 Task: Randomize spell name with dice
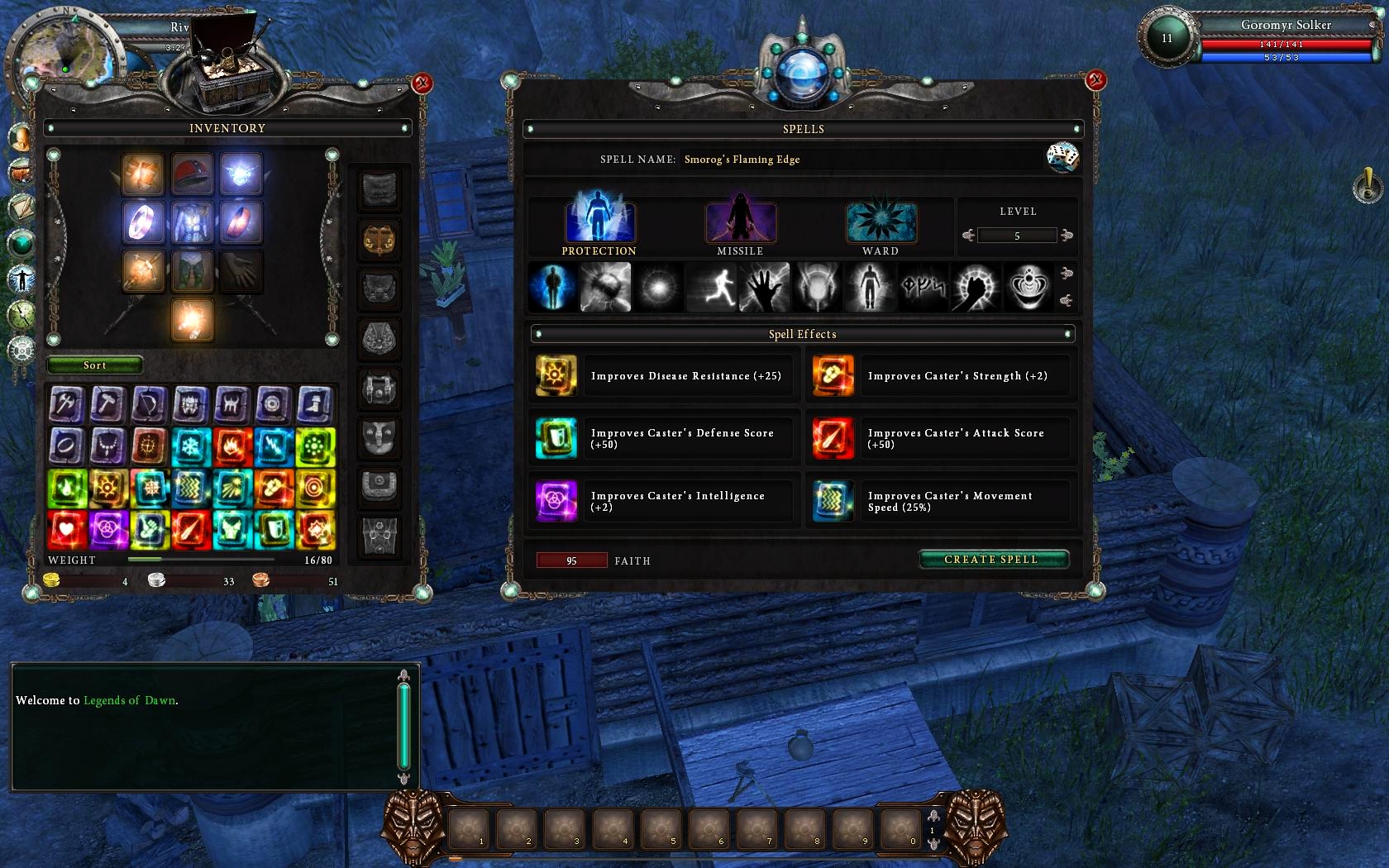[1062, 157]
